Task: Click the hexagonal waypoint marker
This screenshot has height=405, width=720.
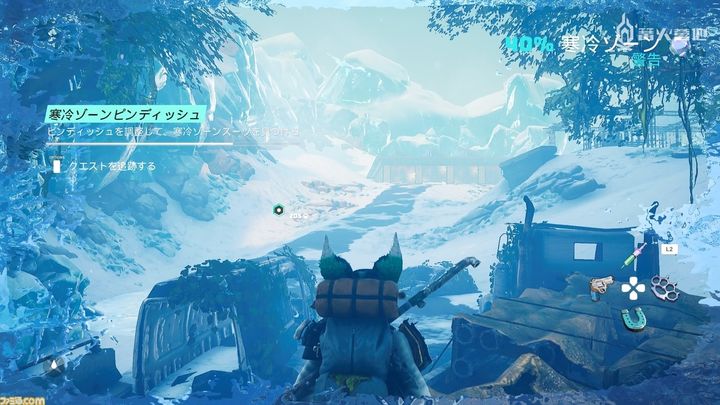Action: [279, 210]
